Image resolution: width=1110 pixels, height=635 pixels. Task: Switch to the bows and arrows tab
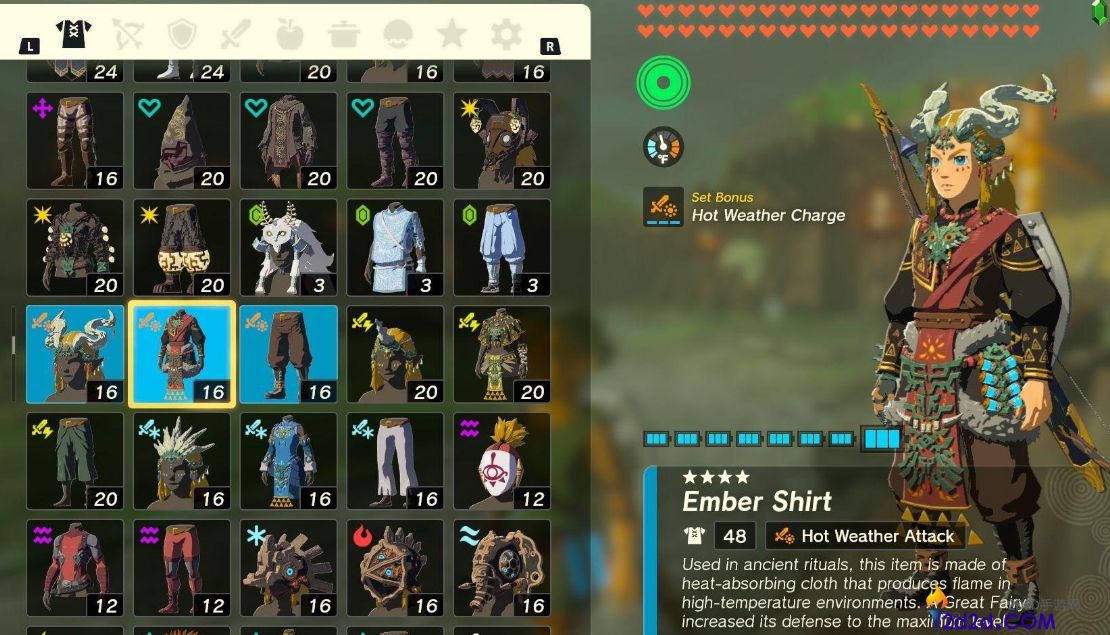pyautogui.click(x=128, y=35)
